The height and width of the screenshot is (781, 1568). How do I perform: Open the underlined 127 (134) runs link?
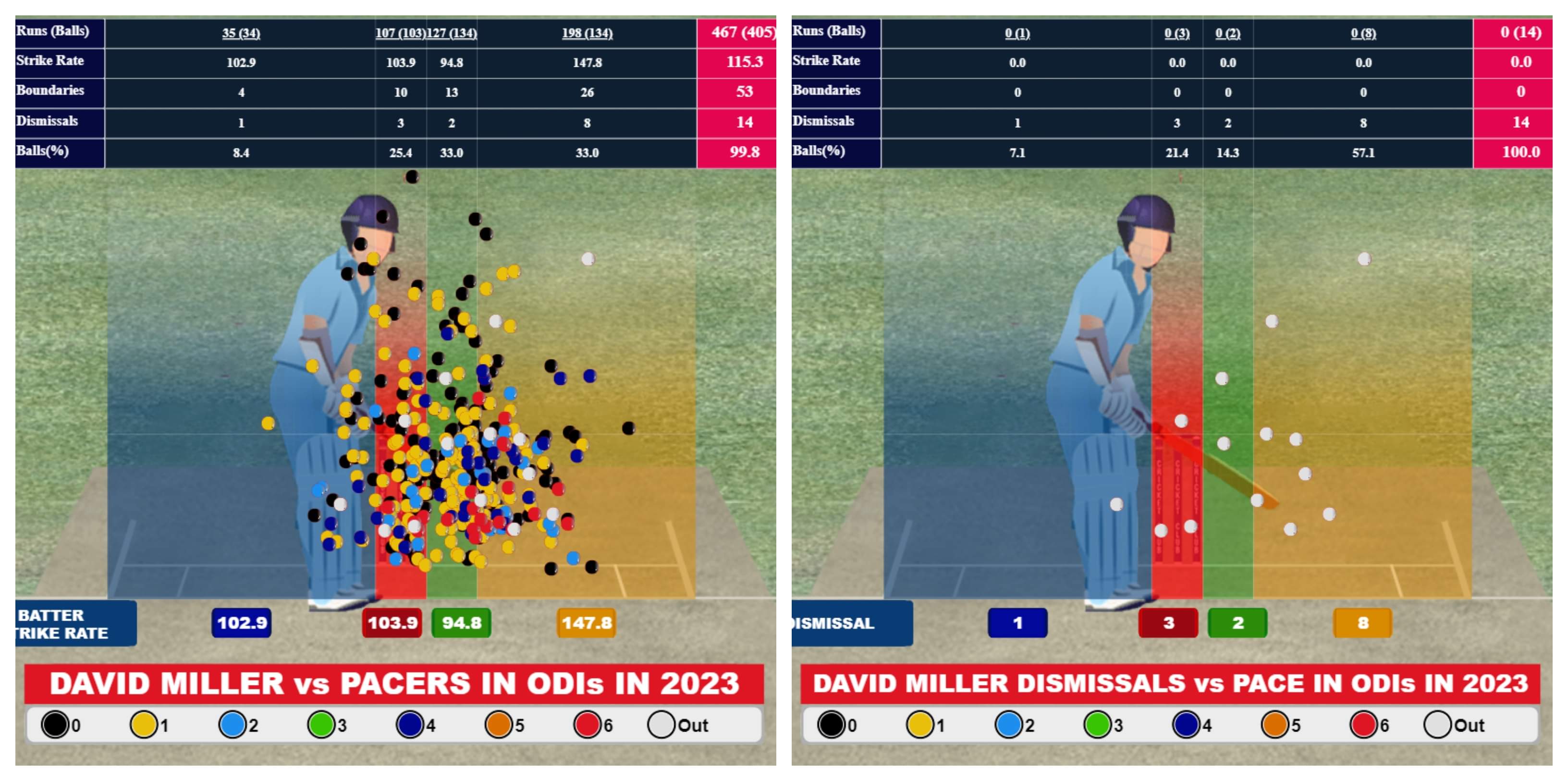click(452, 33)
